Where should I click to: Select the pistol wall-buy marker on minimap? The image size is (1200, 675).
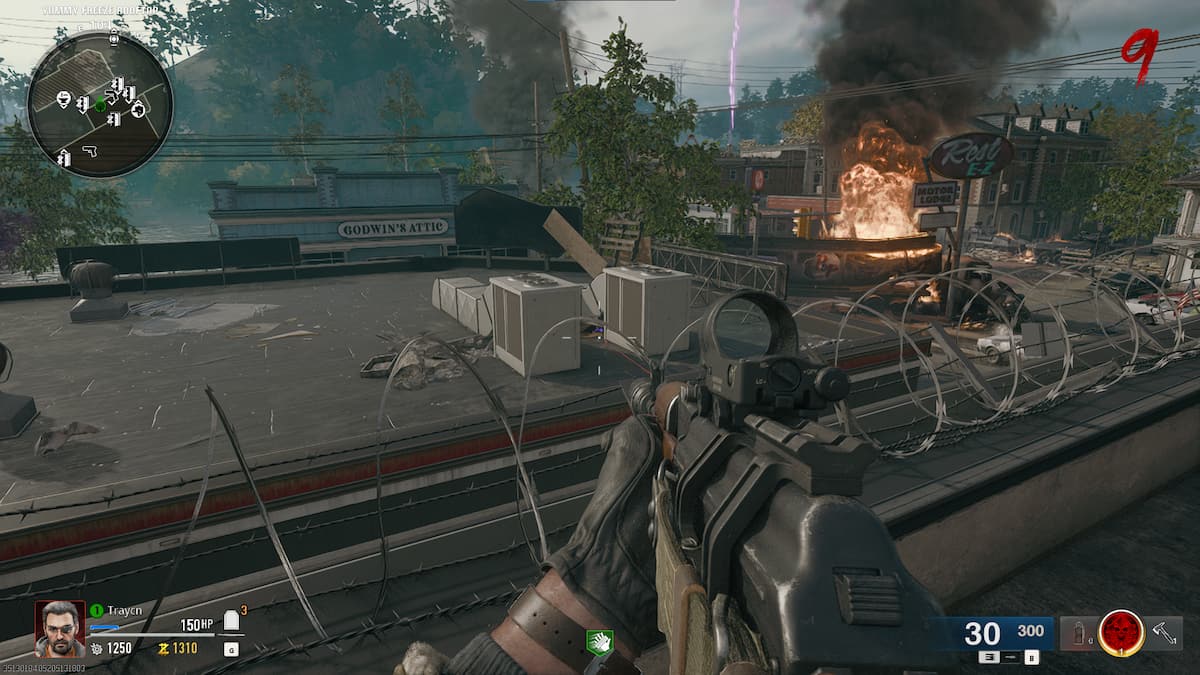point(88,150)
